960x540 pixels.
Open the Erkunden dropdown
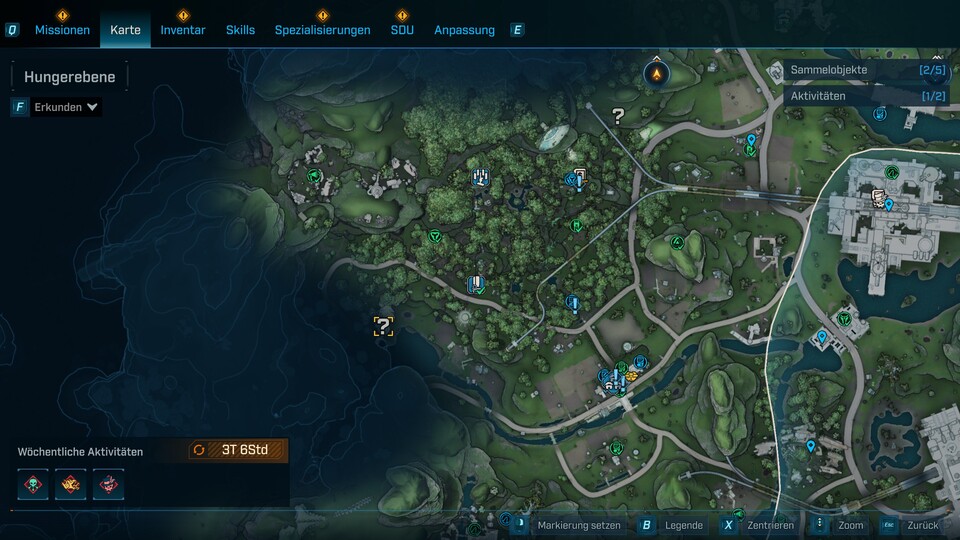66,107
